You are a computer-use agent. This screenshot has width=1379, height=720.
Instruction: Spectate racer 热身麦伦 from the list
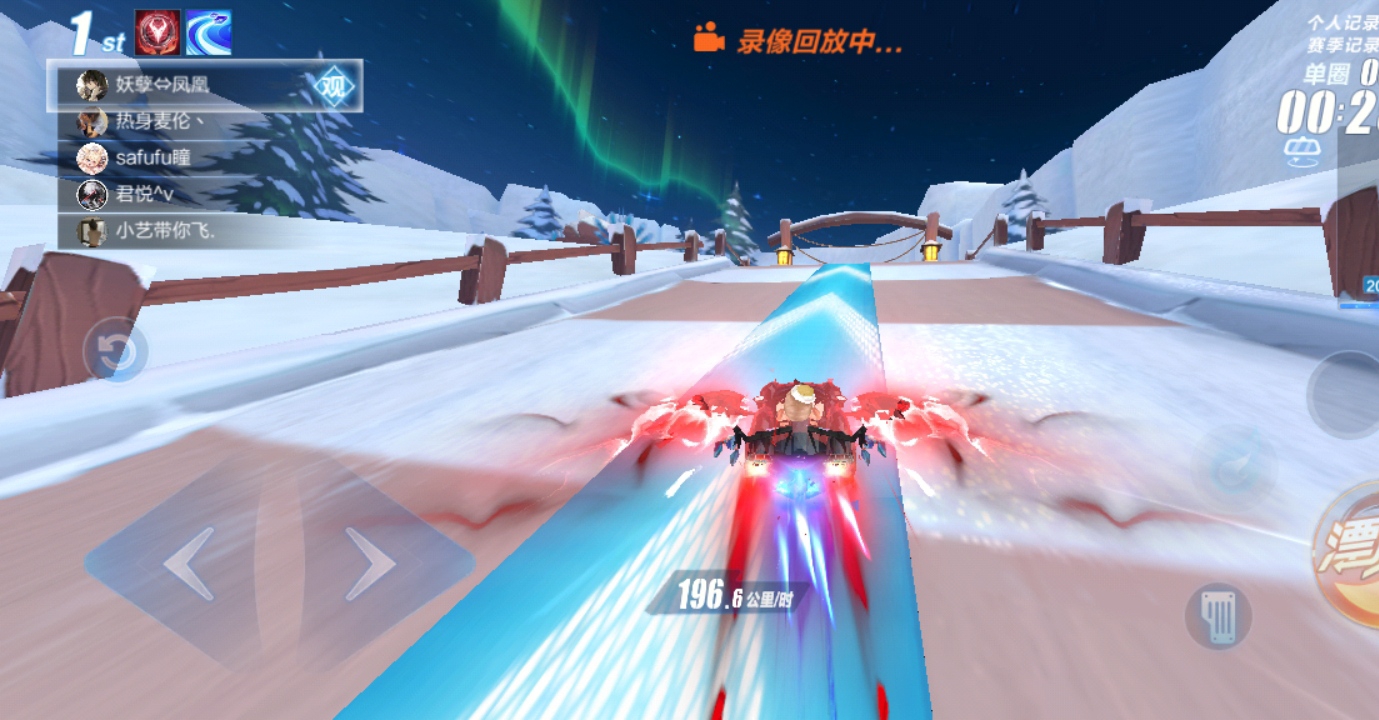point(160,122)
